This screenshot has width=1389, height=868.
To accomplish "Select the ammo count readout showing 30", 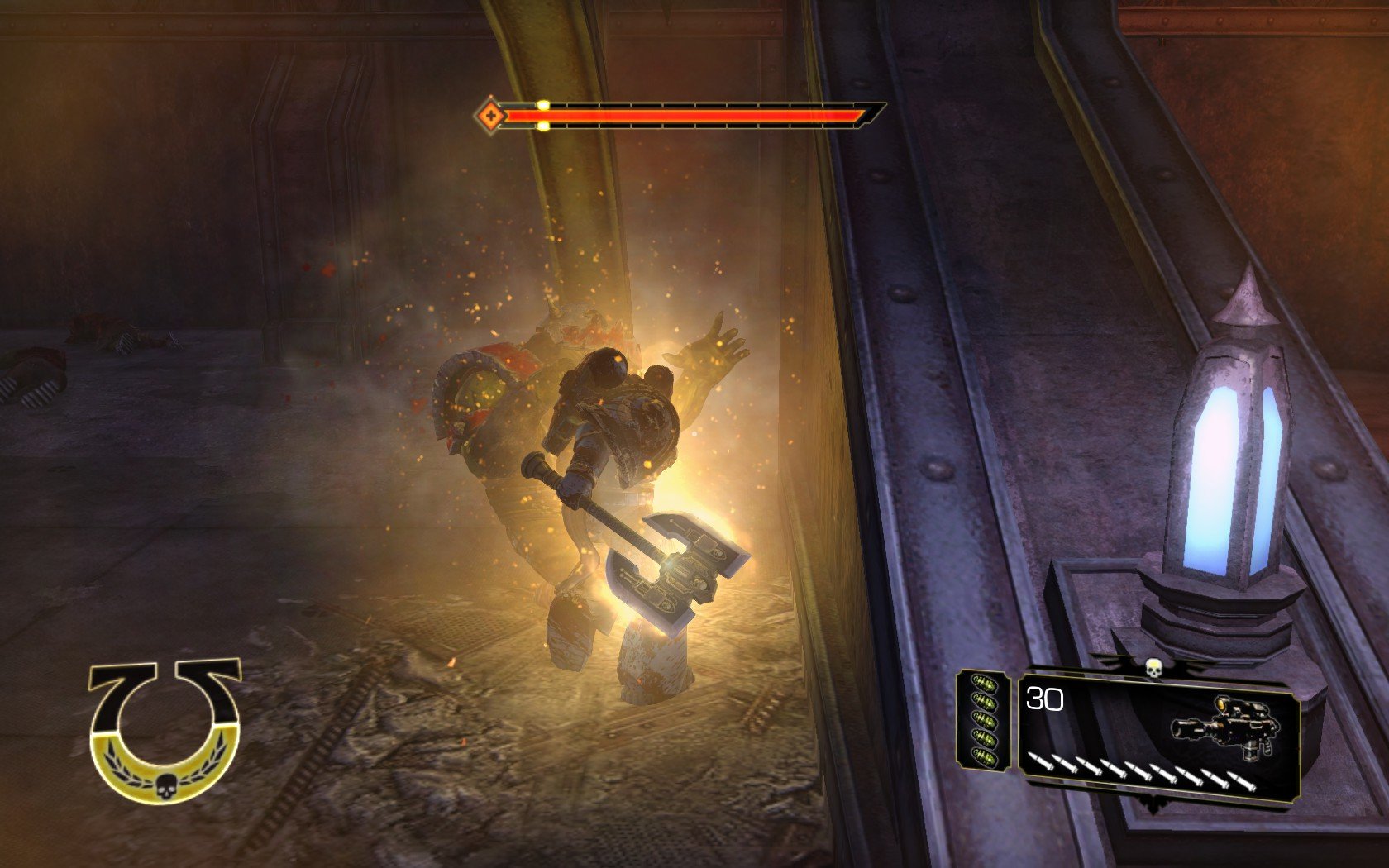I will click(1043, 699).
